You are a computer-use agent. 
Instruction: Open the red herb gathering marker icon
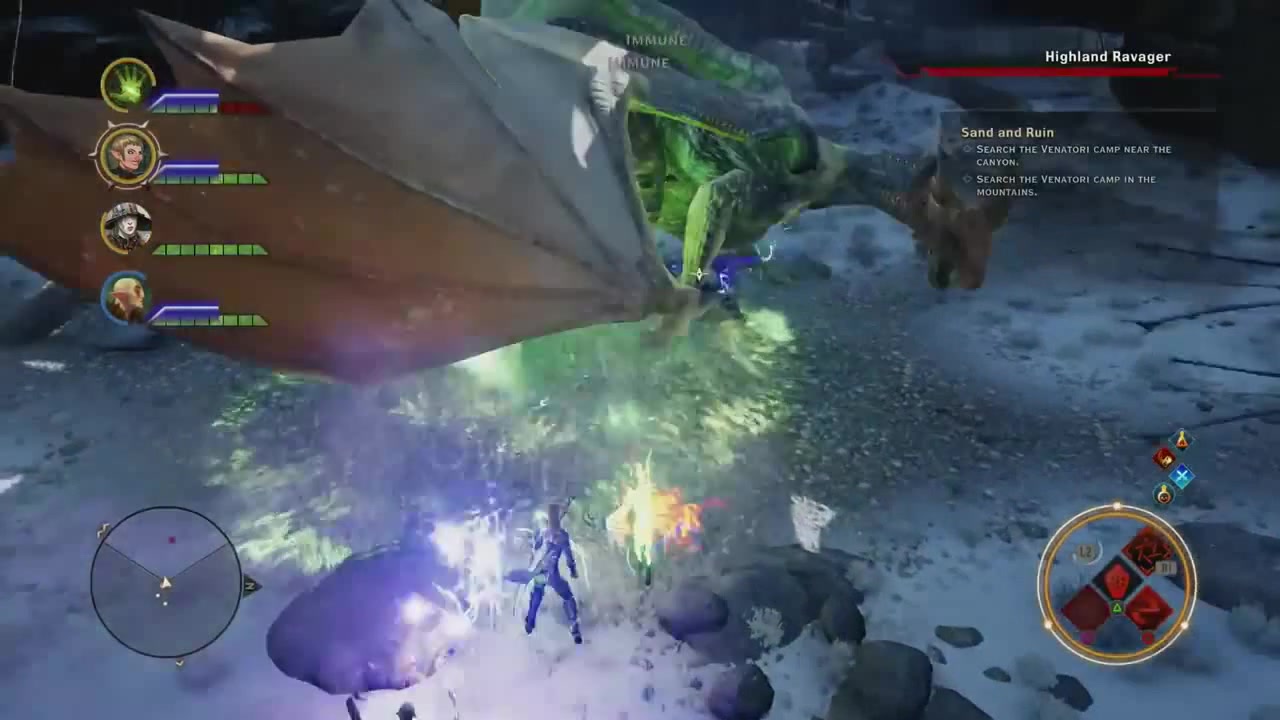point(1162,458)
